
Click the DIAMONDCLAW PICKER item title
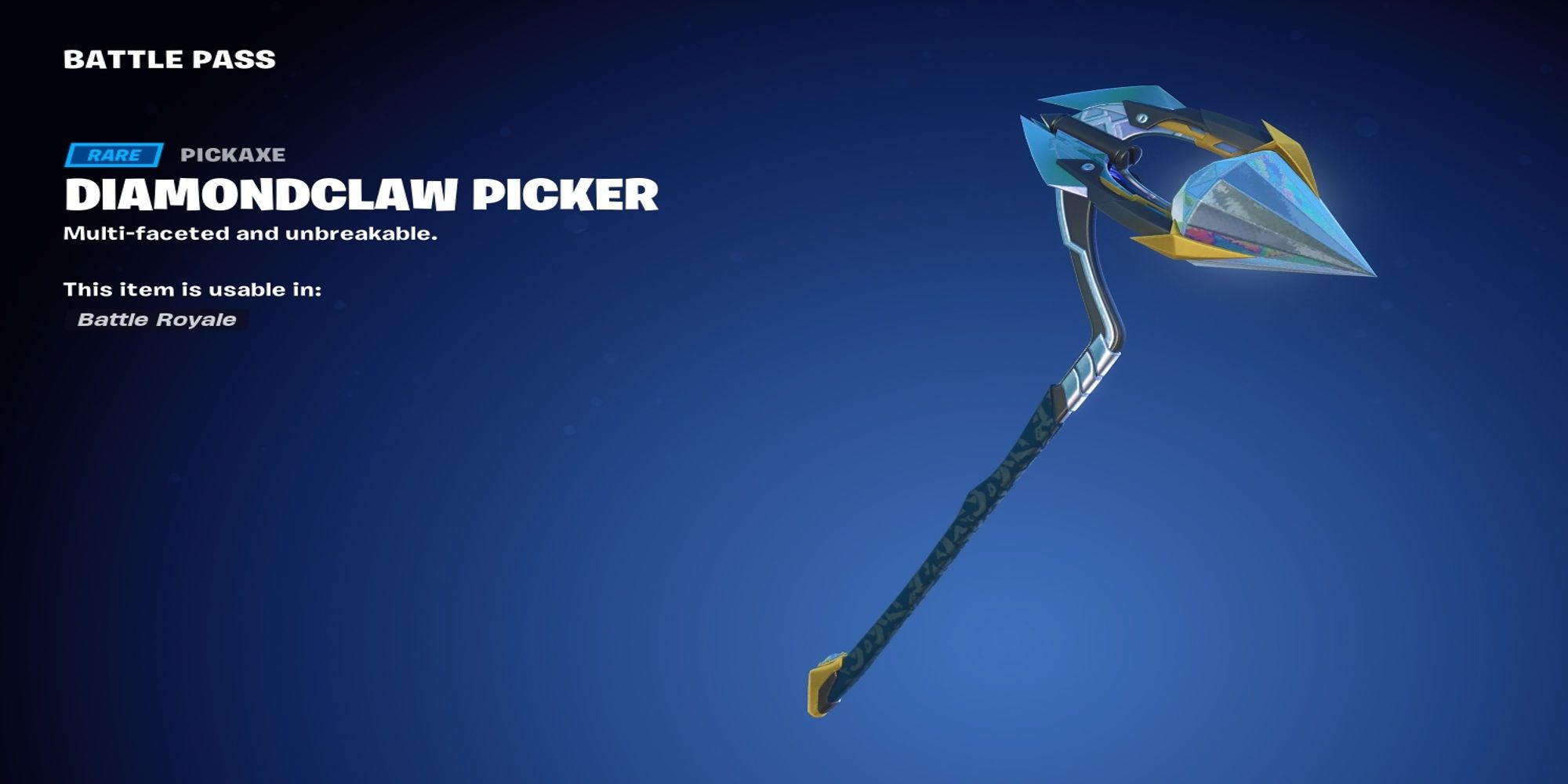point(361,197)
